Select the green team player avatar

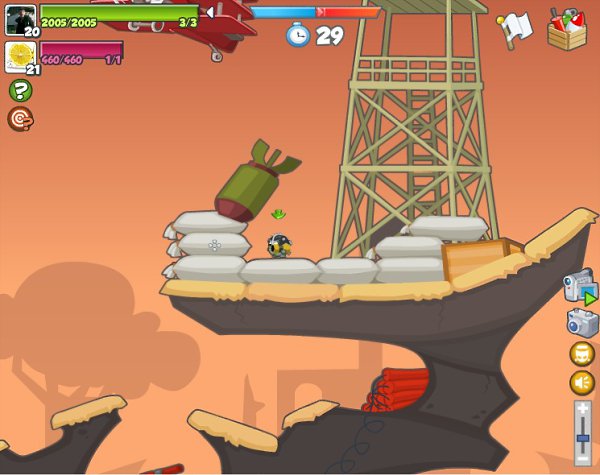pyautogui.click(x=20, y=18)
